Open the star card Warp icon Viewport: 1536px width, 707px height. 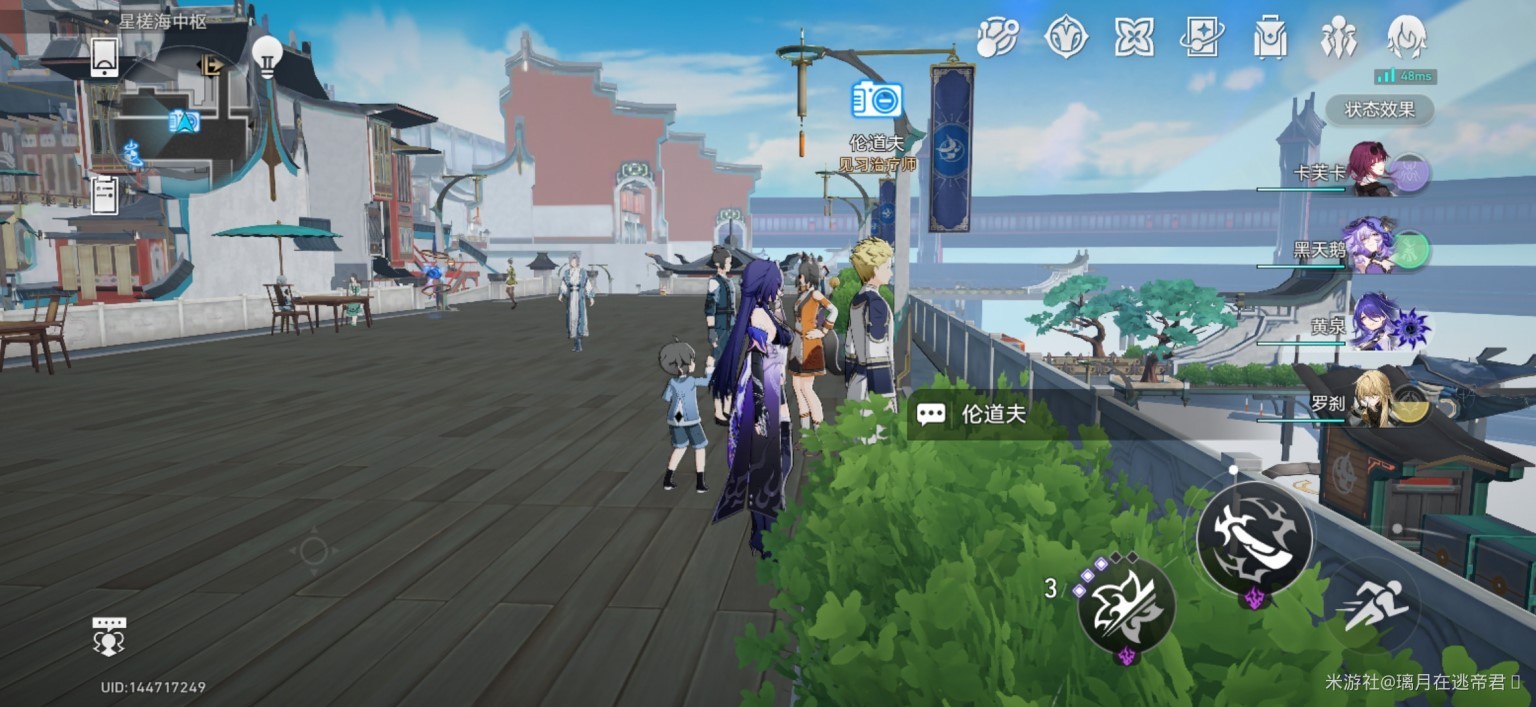point(1202,37)
